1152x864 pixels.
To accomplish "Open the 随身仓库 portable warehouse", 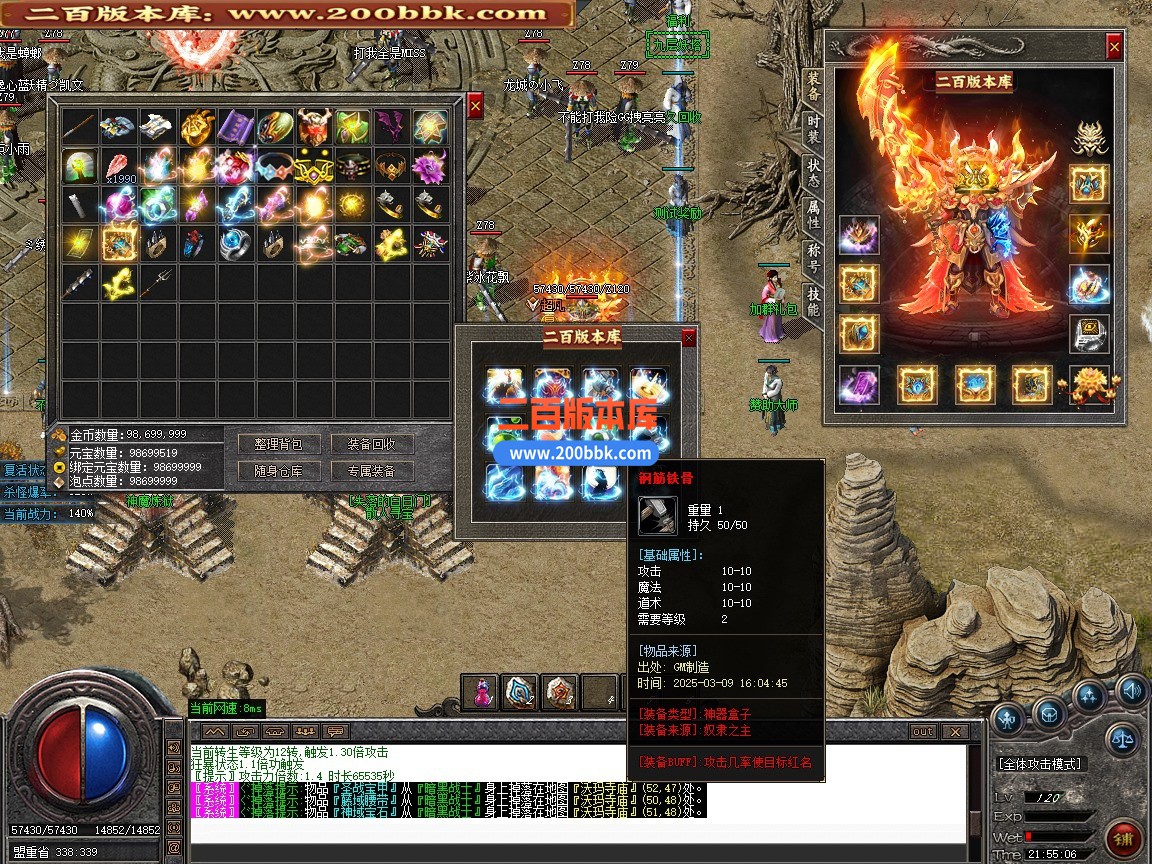I will tap(278, 471).
